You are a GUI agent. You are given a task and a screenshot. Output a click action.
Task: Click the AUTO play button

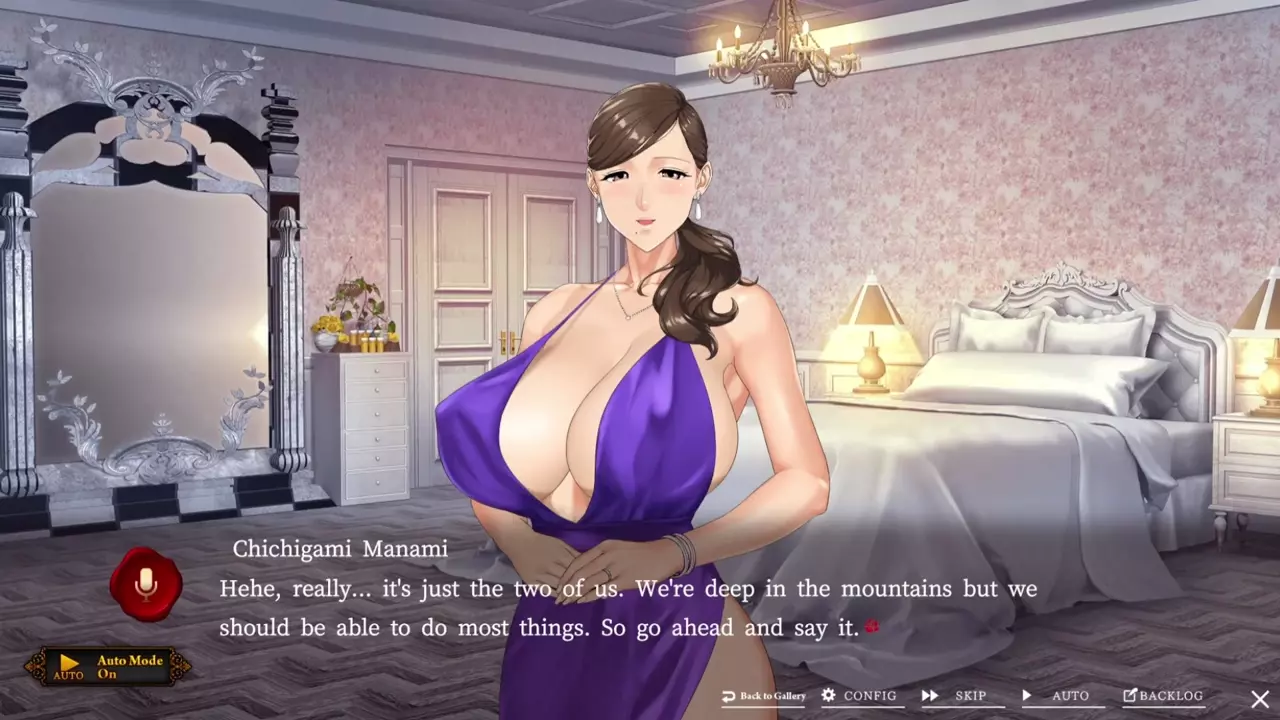click(x=1058, y=696)
